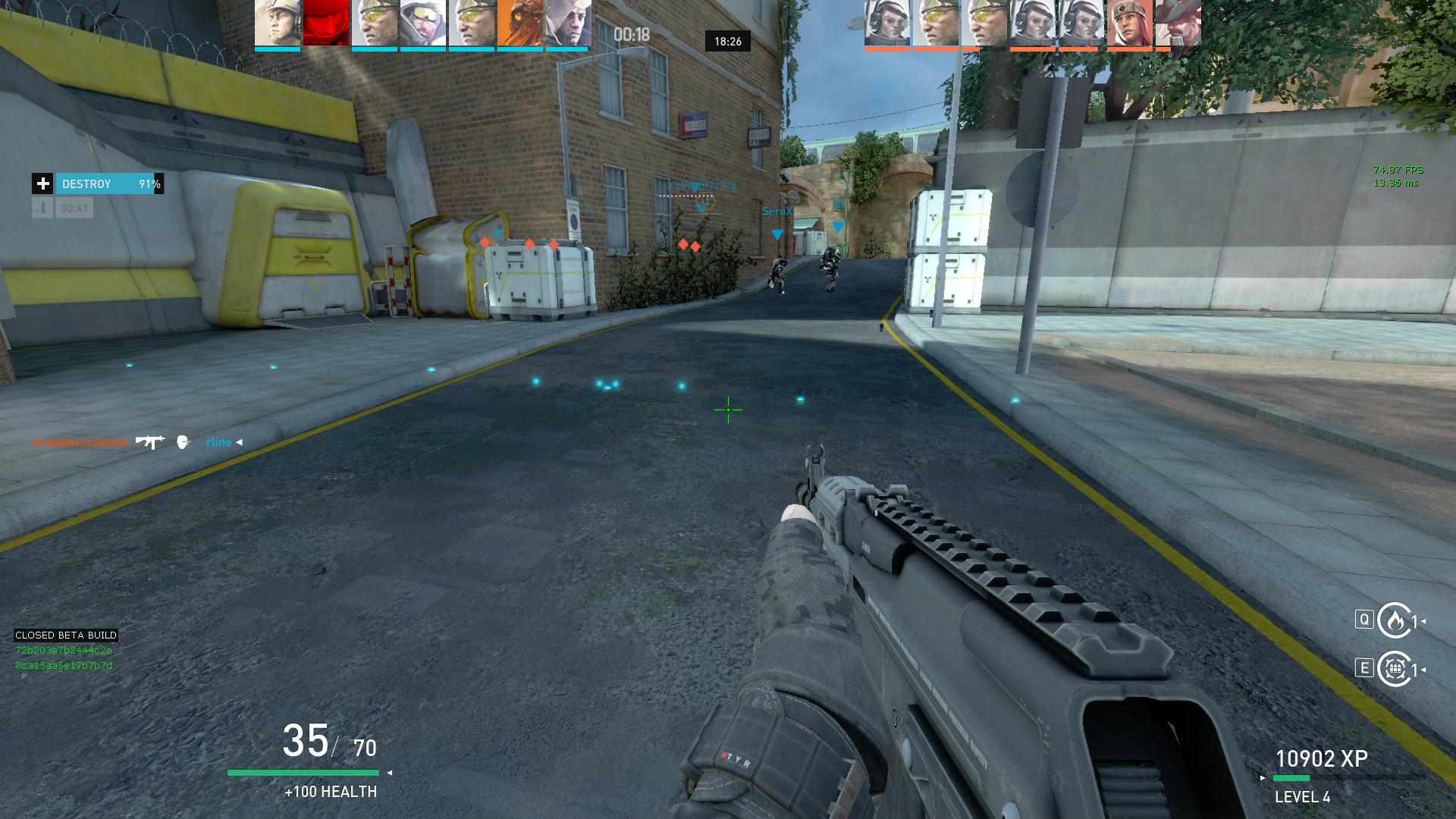Select the orange gas-mask teammate portrait

pos(520,24)
